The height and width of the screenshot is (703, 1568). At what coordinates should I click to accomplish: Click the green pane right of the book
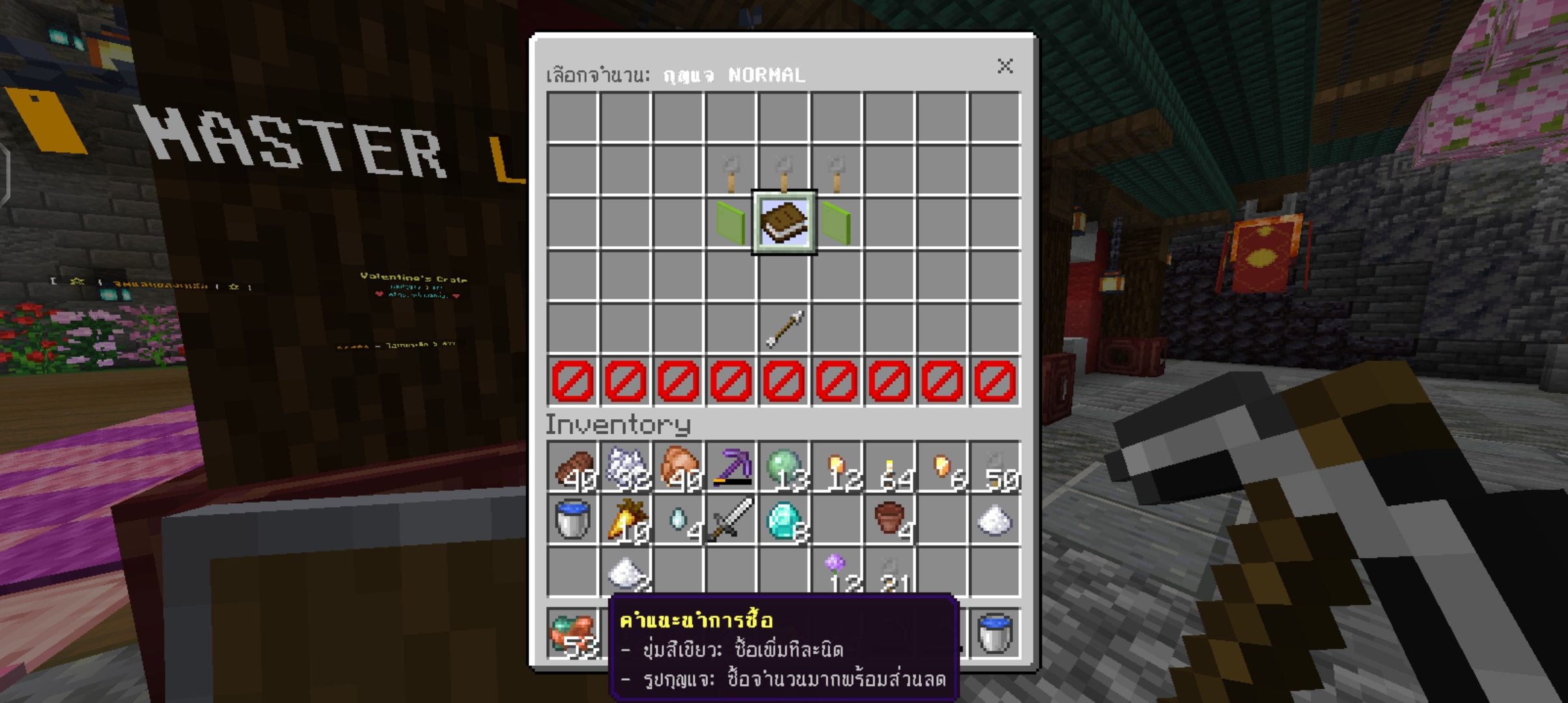[x=837, y=223]
